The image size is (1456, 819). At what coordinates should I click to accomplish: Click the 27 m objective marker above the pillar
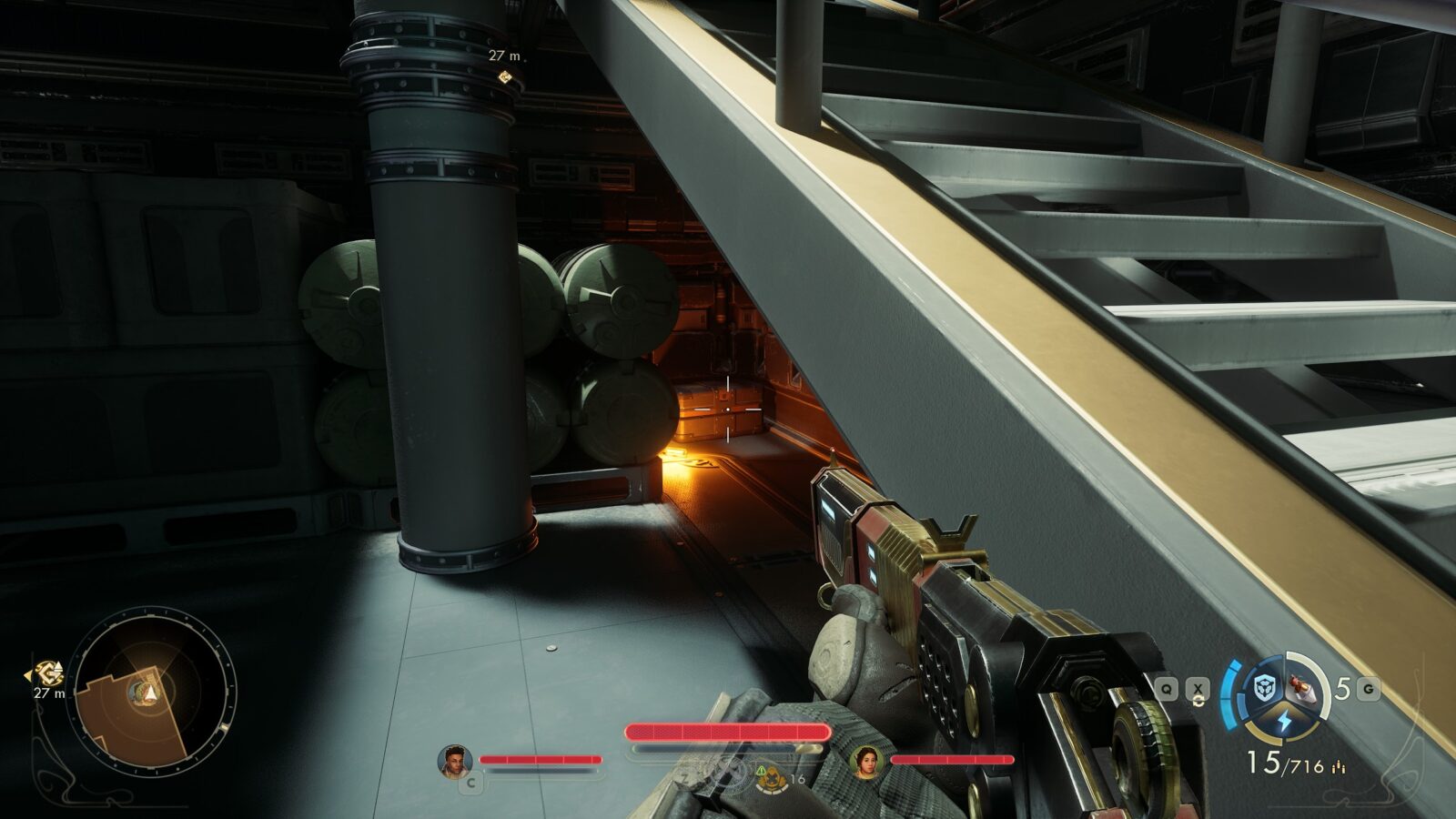pos(505,77)
